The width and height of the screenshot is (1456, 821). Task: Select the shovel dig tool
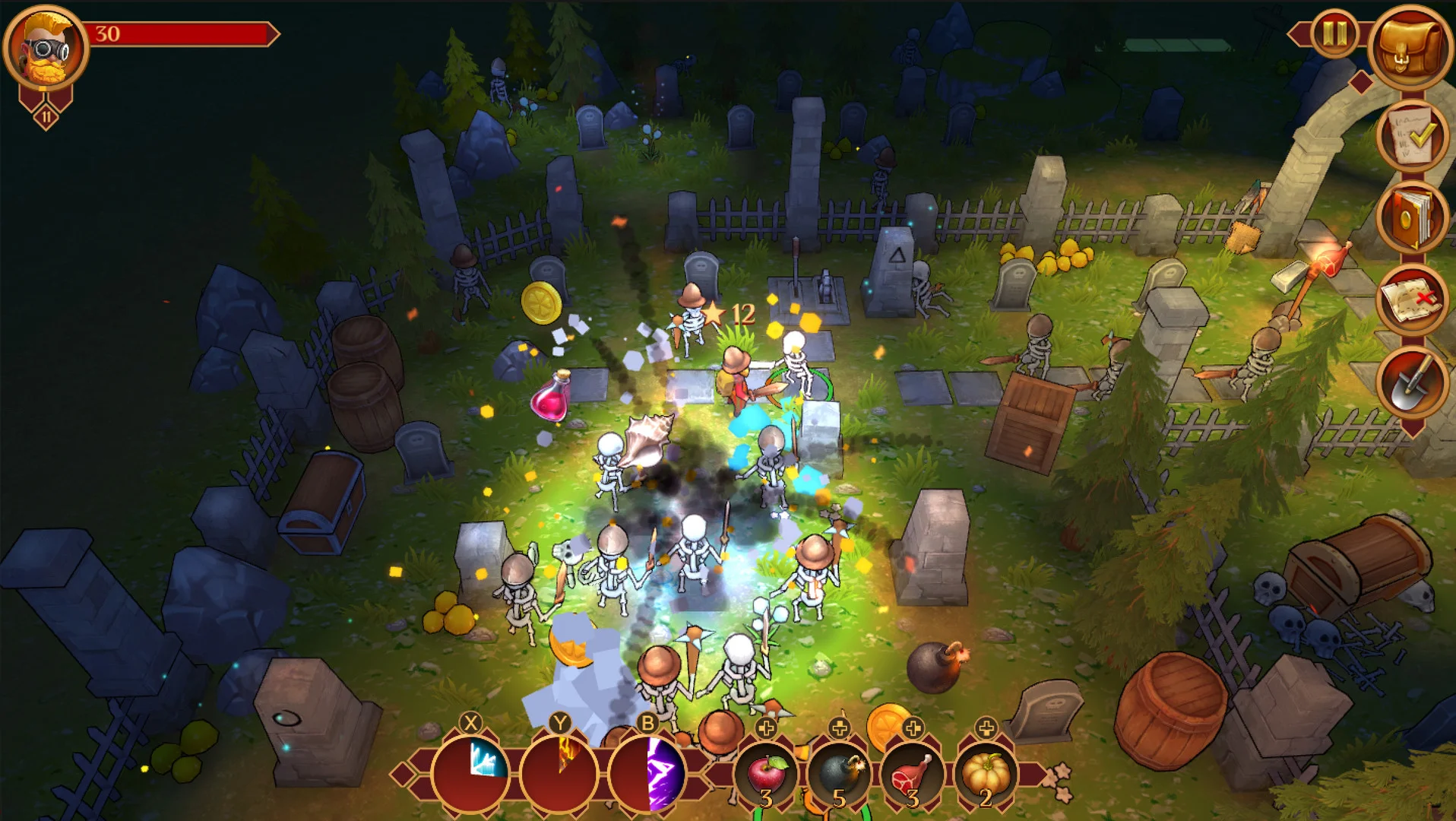click(x=1411, y=382)
